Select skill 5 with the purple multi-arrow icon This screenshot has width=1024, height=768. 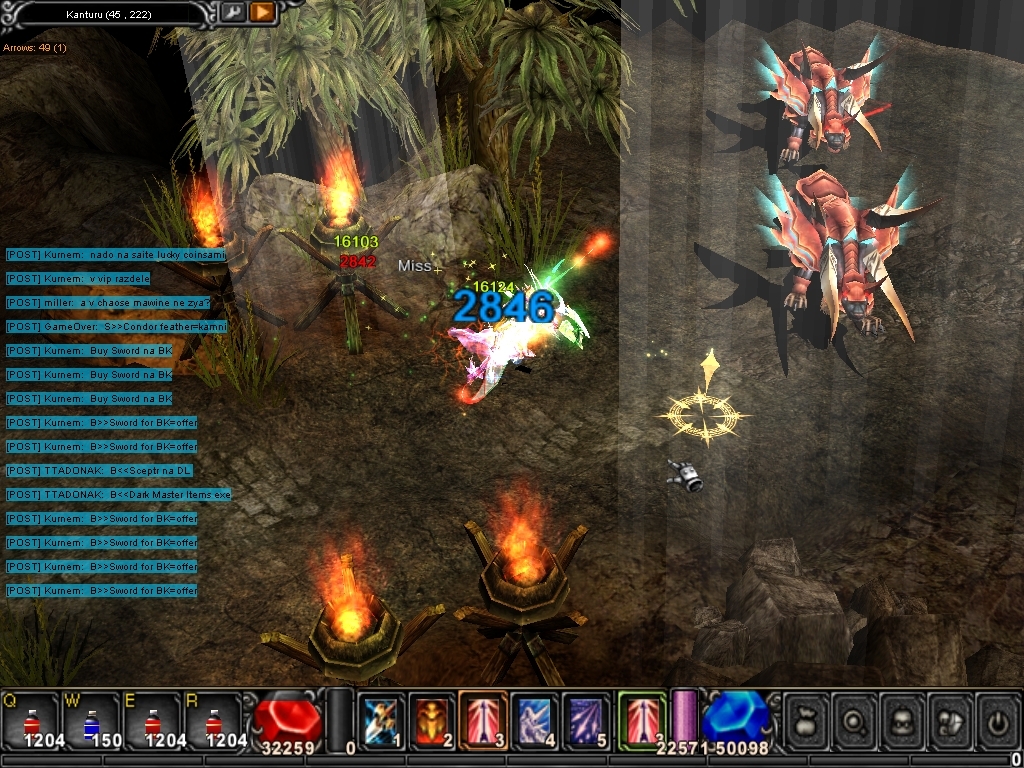(x=585, y=720)
